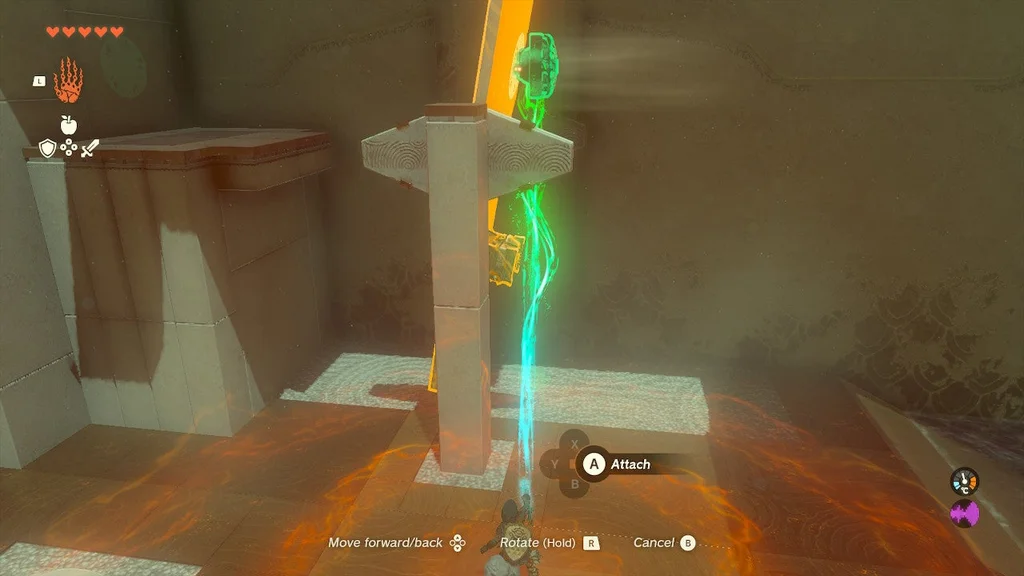This screenshot has width=1024, height=576.
Task: Select the Attach action label
Action: 630,464
